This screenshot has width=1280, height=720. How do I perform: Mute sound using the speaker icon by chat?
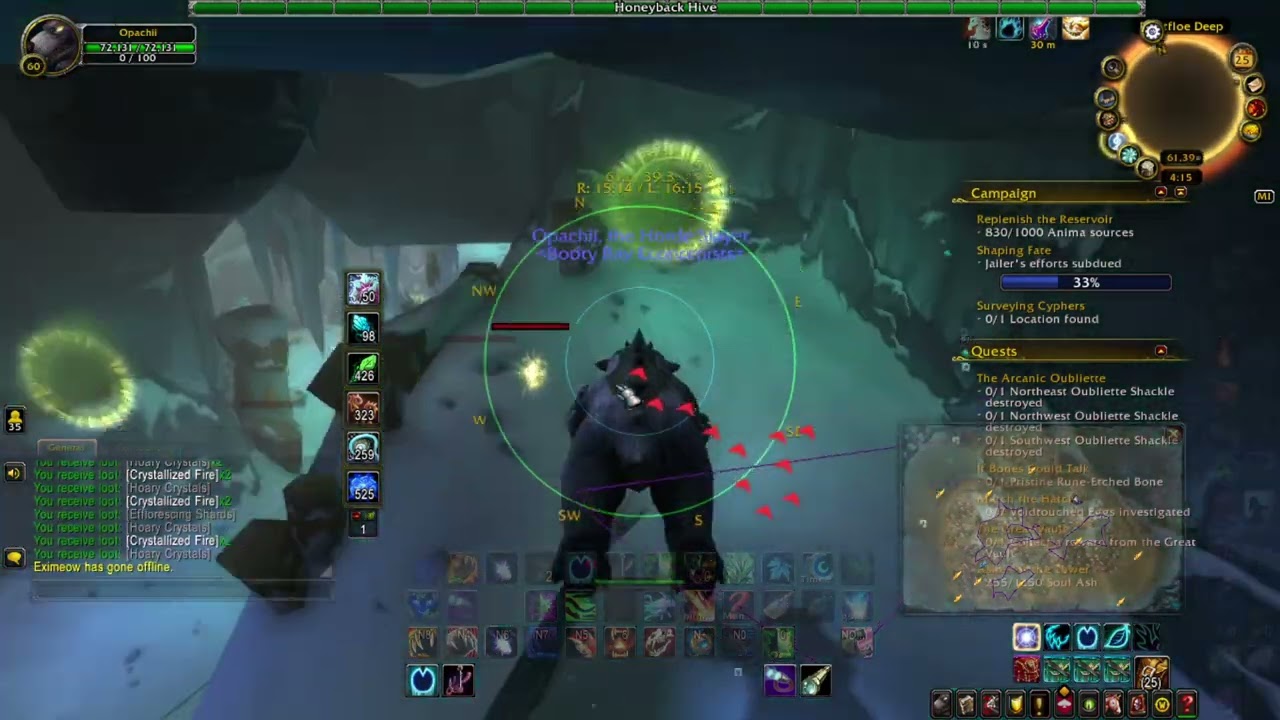click(13, 472)
